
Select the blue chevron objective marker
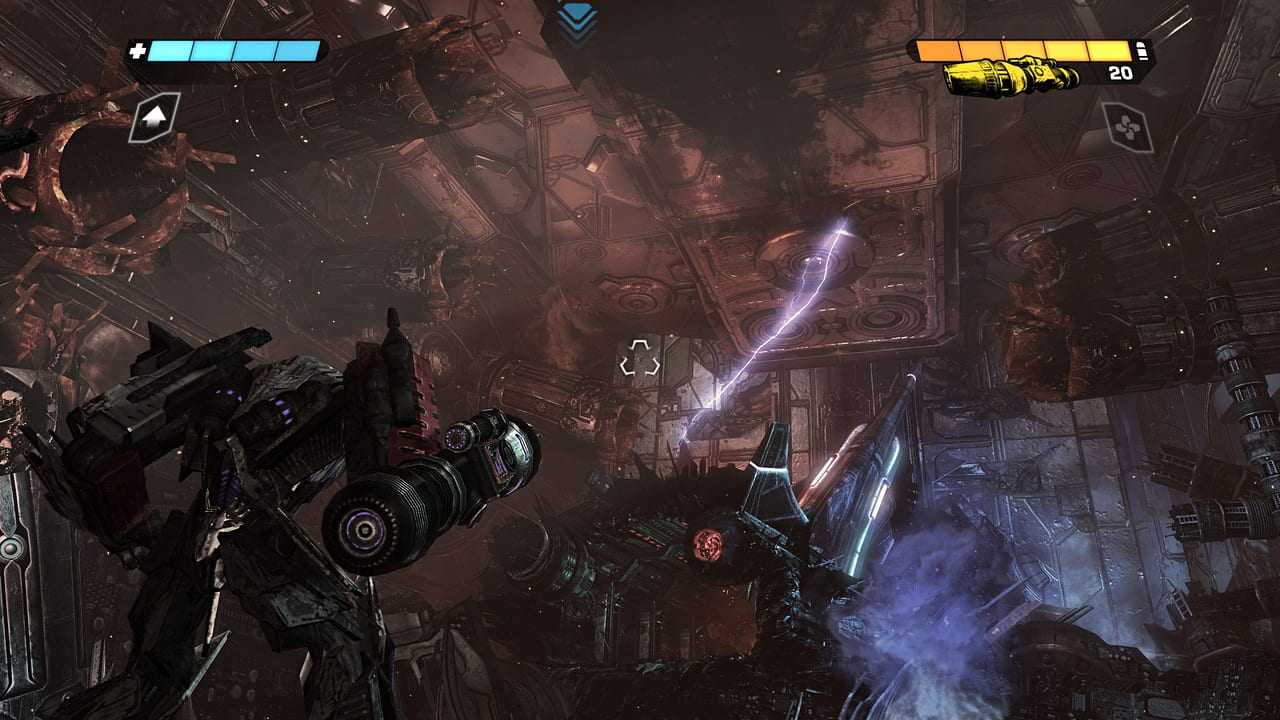point(578,21)
